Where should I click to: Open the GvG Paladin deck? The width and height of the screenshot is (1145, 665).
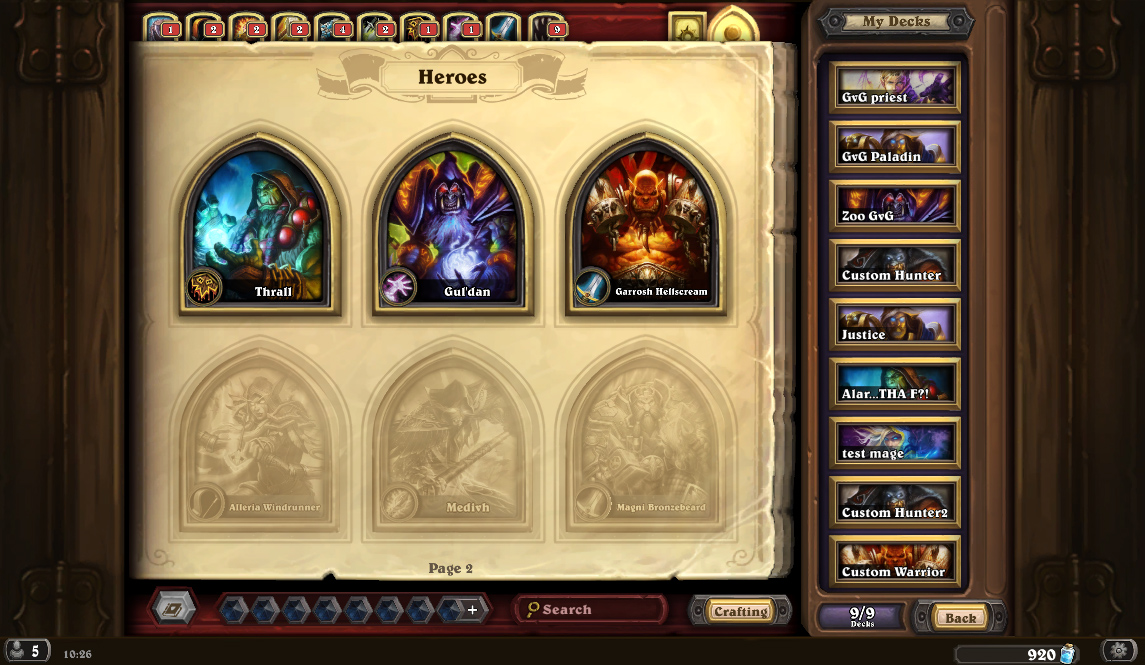894,147
